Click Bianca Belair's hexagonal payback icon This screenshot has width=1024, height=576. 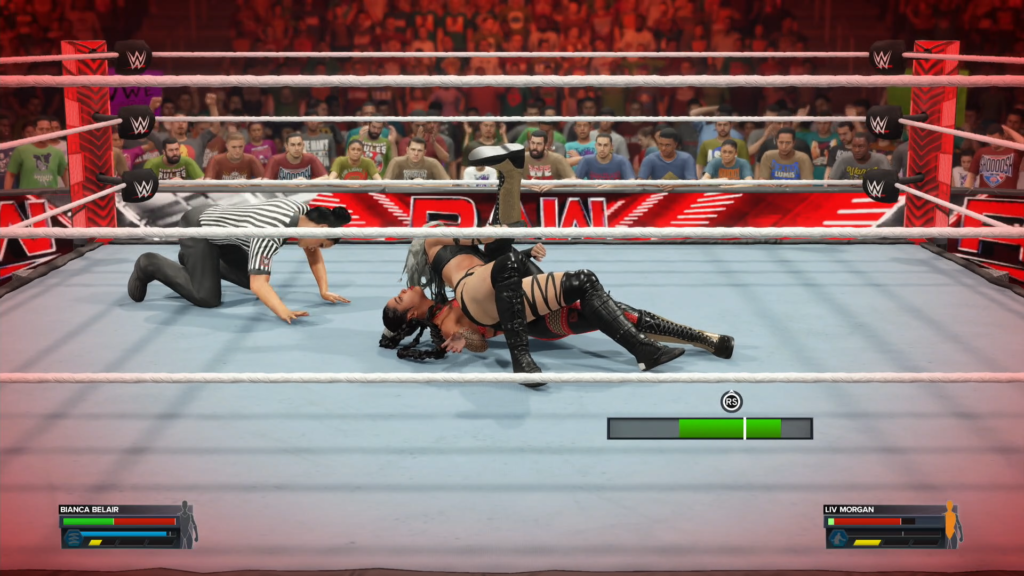73,537
